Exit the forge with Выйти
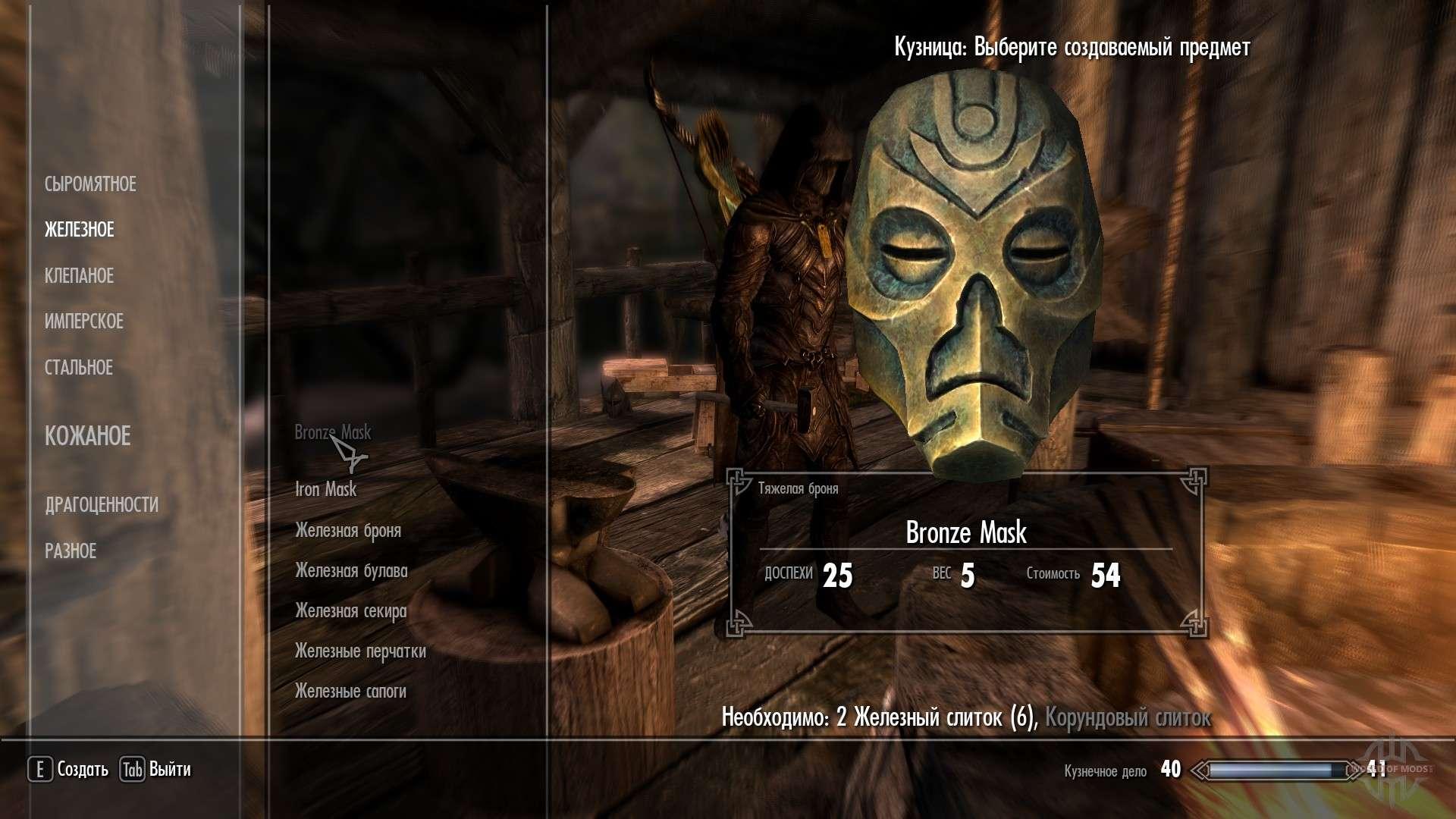This screenshot has width=1456, height=819. coord(156,770)
